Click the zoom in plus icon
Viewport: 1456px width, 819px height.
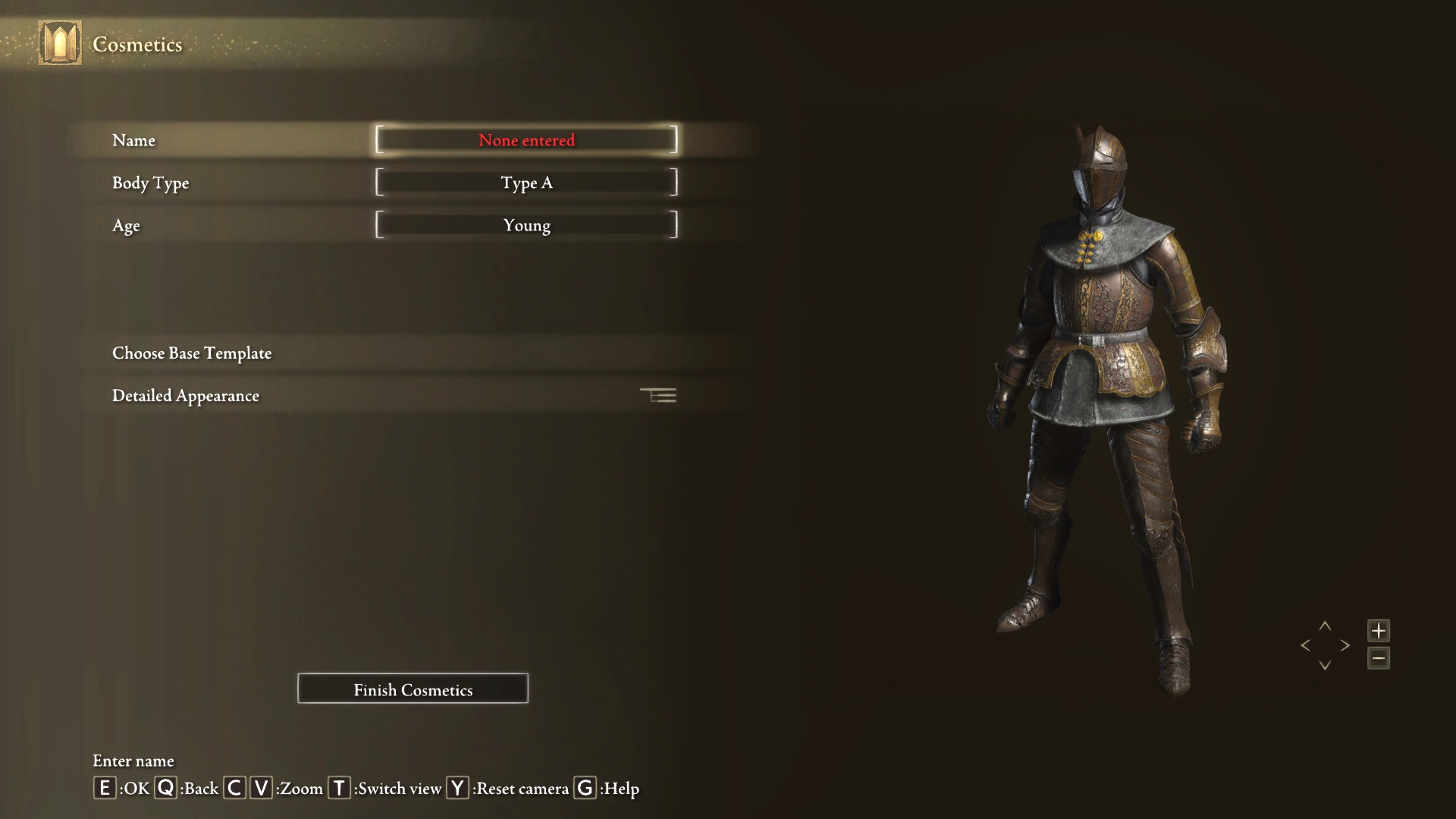click(1379, 630)
